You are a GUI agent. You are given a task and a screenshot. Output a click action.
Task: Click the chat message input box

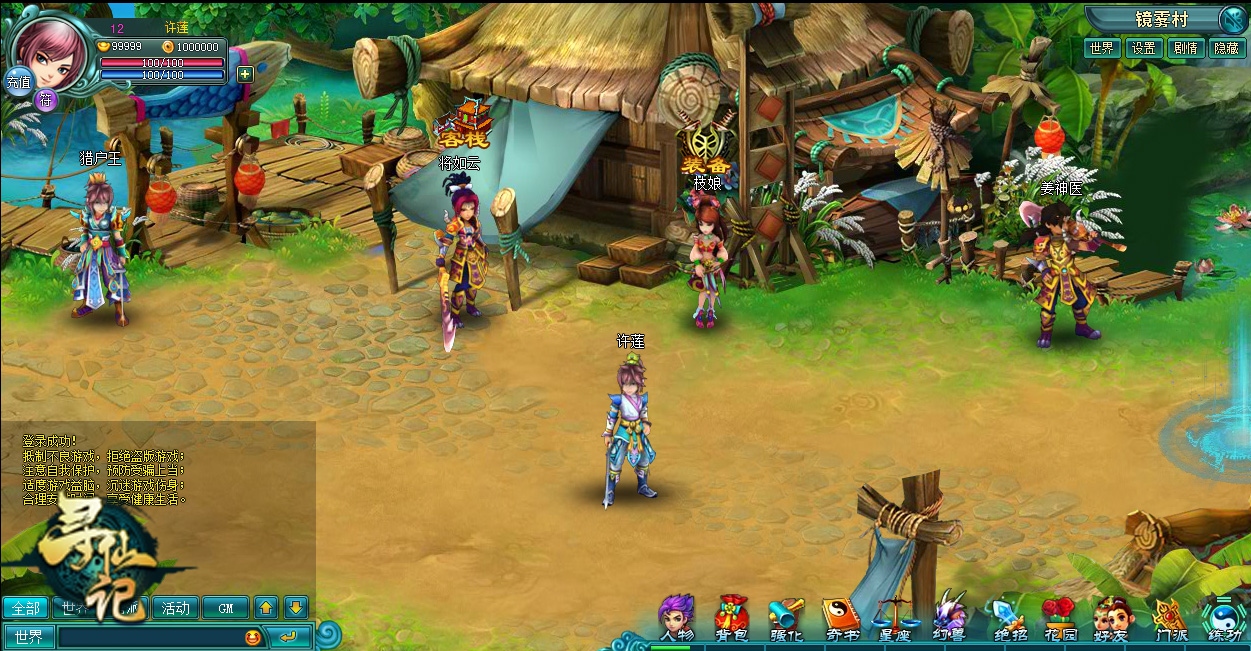(x=150, y=637)
